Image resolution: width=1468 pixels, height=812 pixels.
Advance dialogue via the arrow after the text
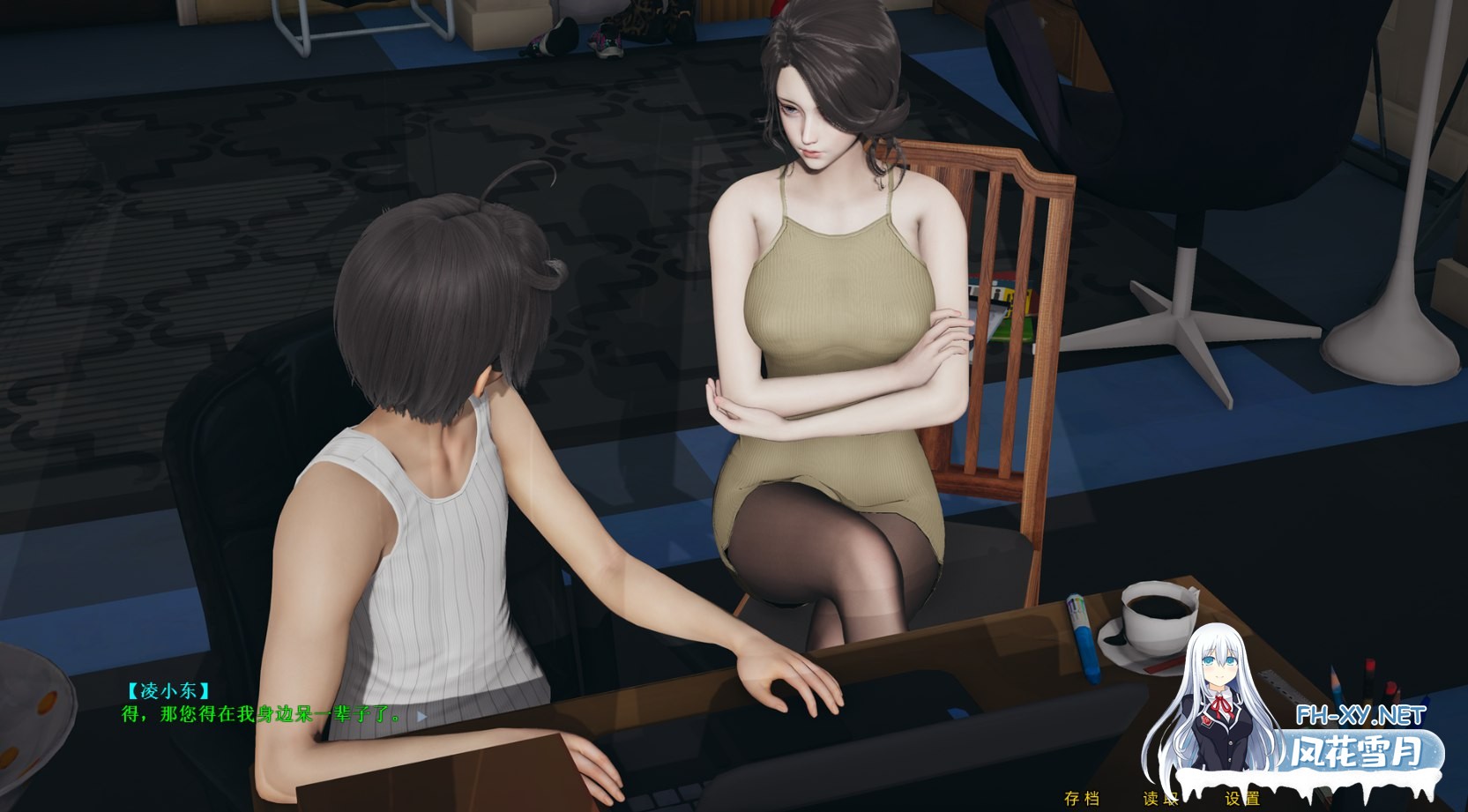pos(421,716)
